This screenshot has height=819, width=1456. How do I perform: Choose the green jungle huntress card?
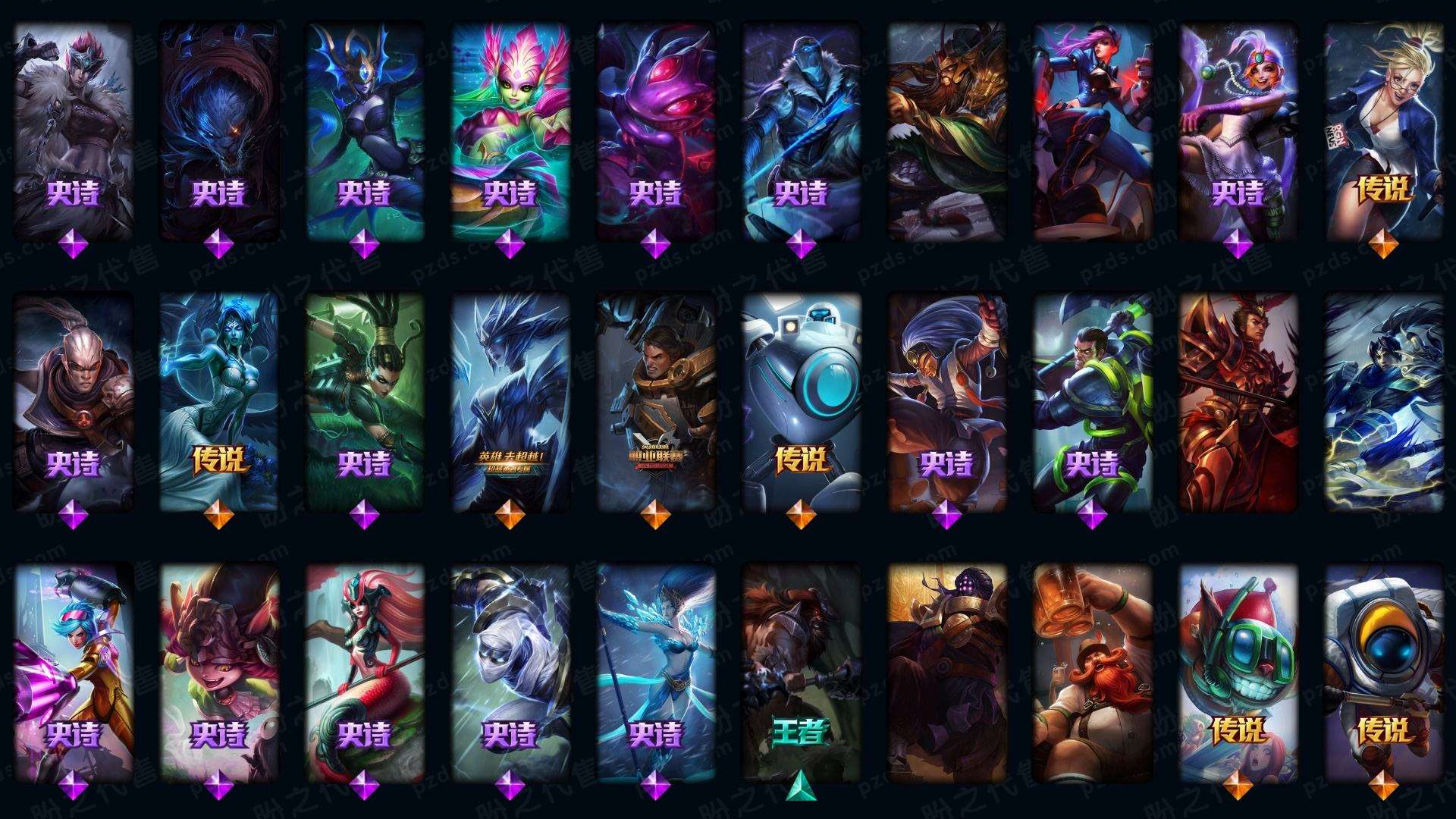[x=364, y=402]
